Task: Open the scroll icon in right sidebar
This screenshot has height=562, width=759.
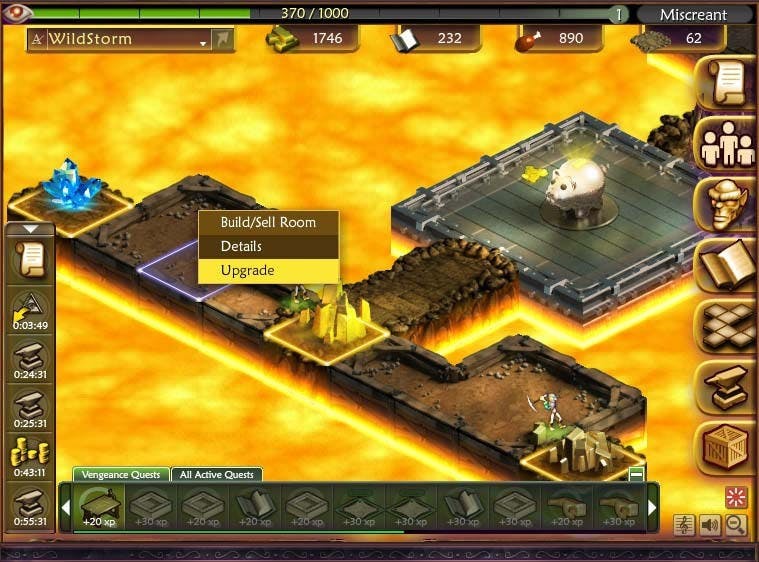Action: pos(725,84)
